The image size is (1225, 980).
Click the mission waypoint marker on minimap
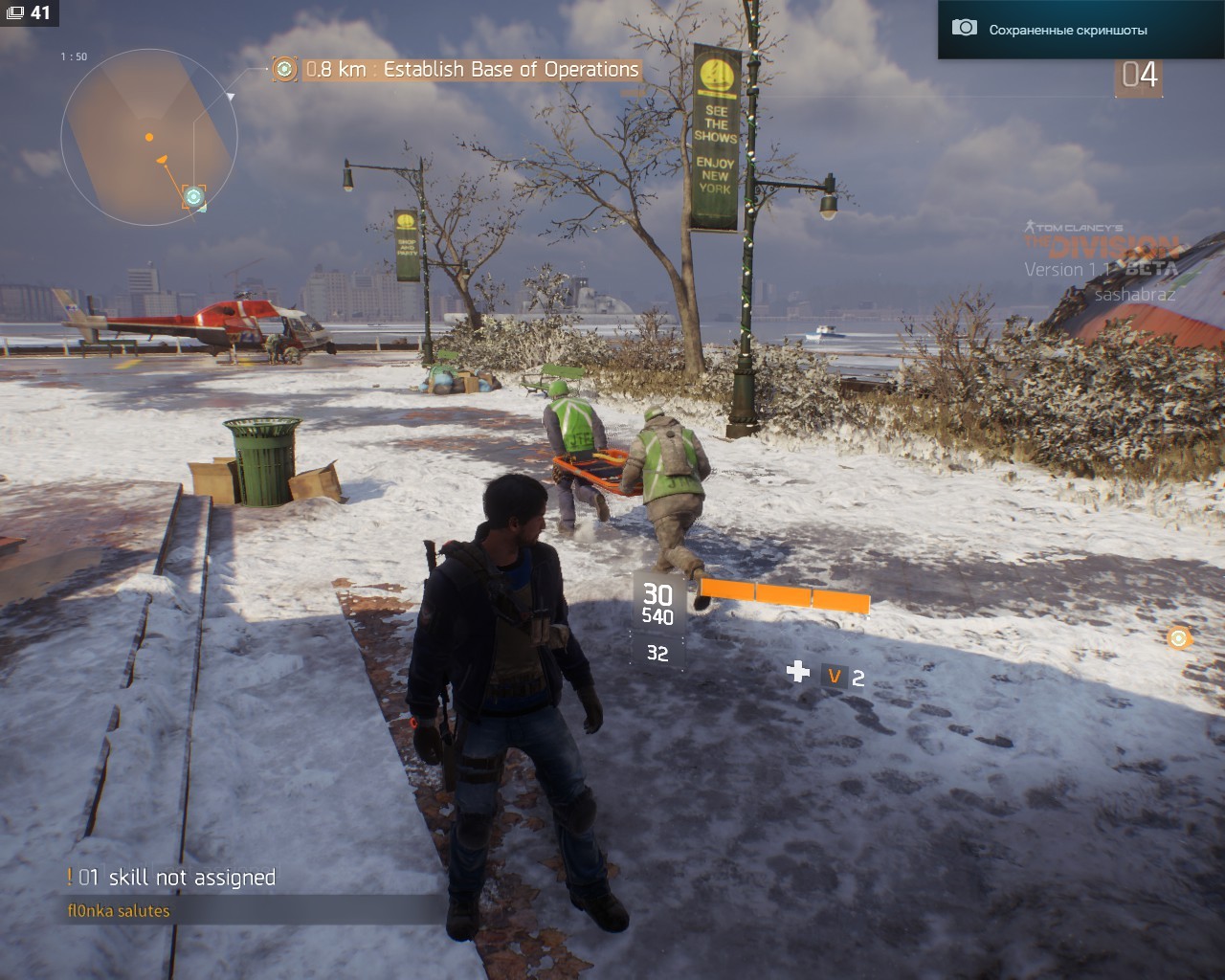pyautogui.click(x=194, y=197)
